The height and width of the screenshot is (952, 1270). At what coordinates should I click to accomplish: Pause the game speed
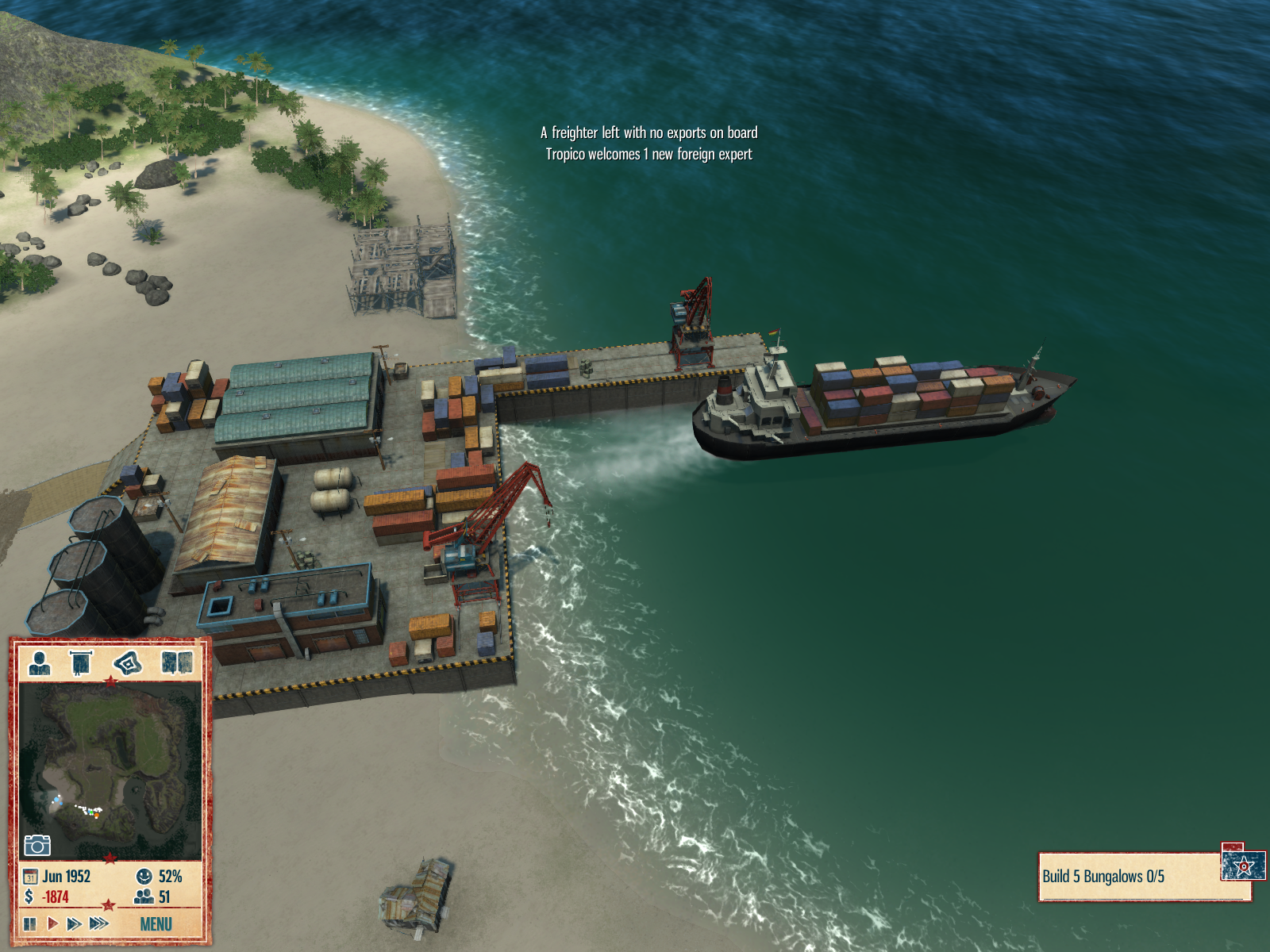coord(30,923)
